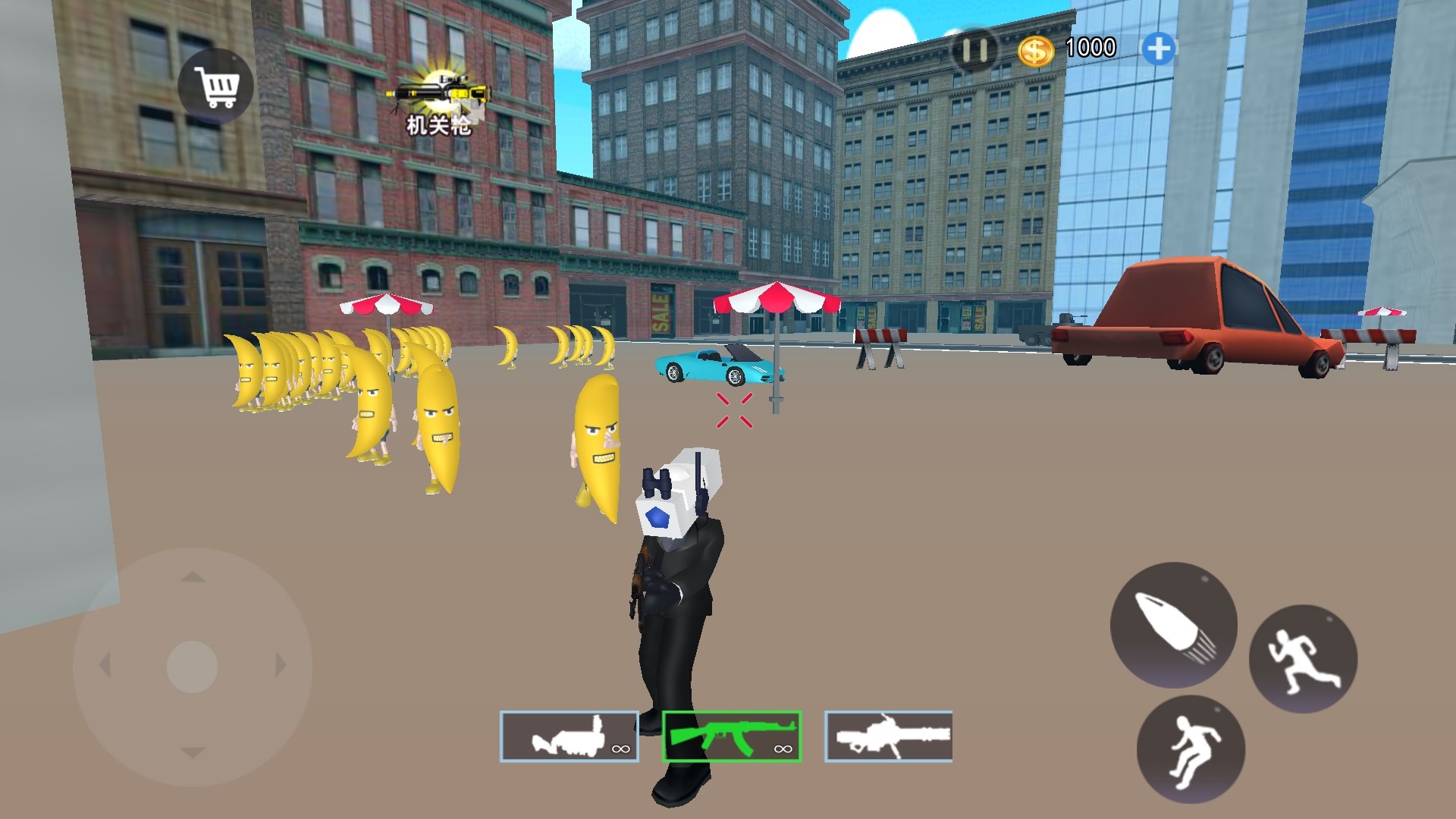1456x819 pixels.
Task: Select the green assault rifle slot
Action: 732,736
